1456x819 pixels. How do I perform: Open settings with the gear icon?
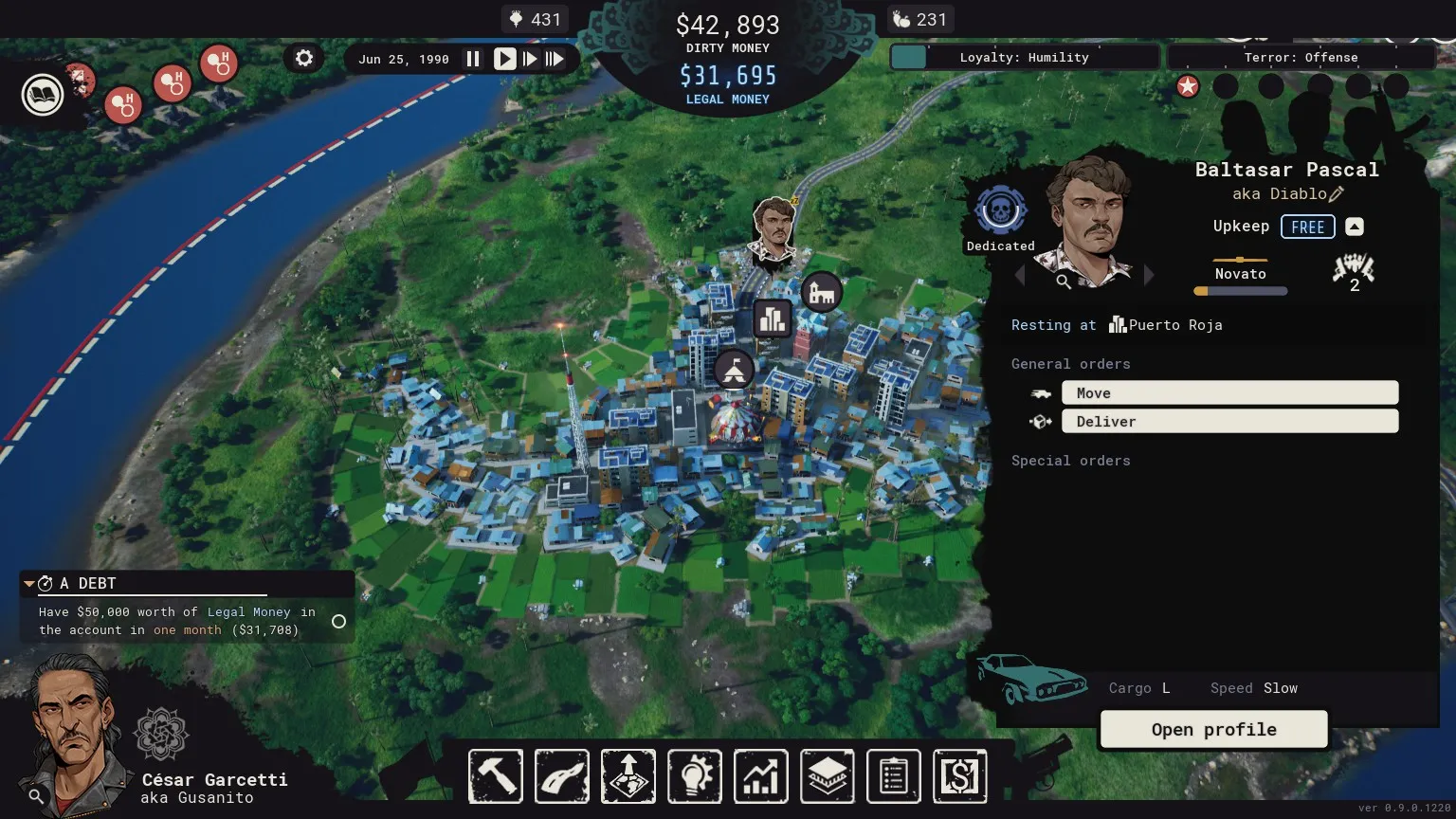coord(304,58)
